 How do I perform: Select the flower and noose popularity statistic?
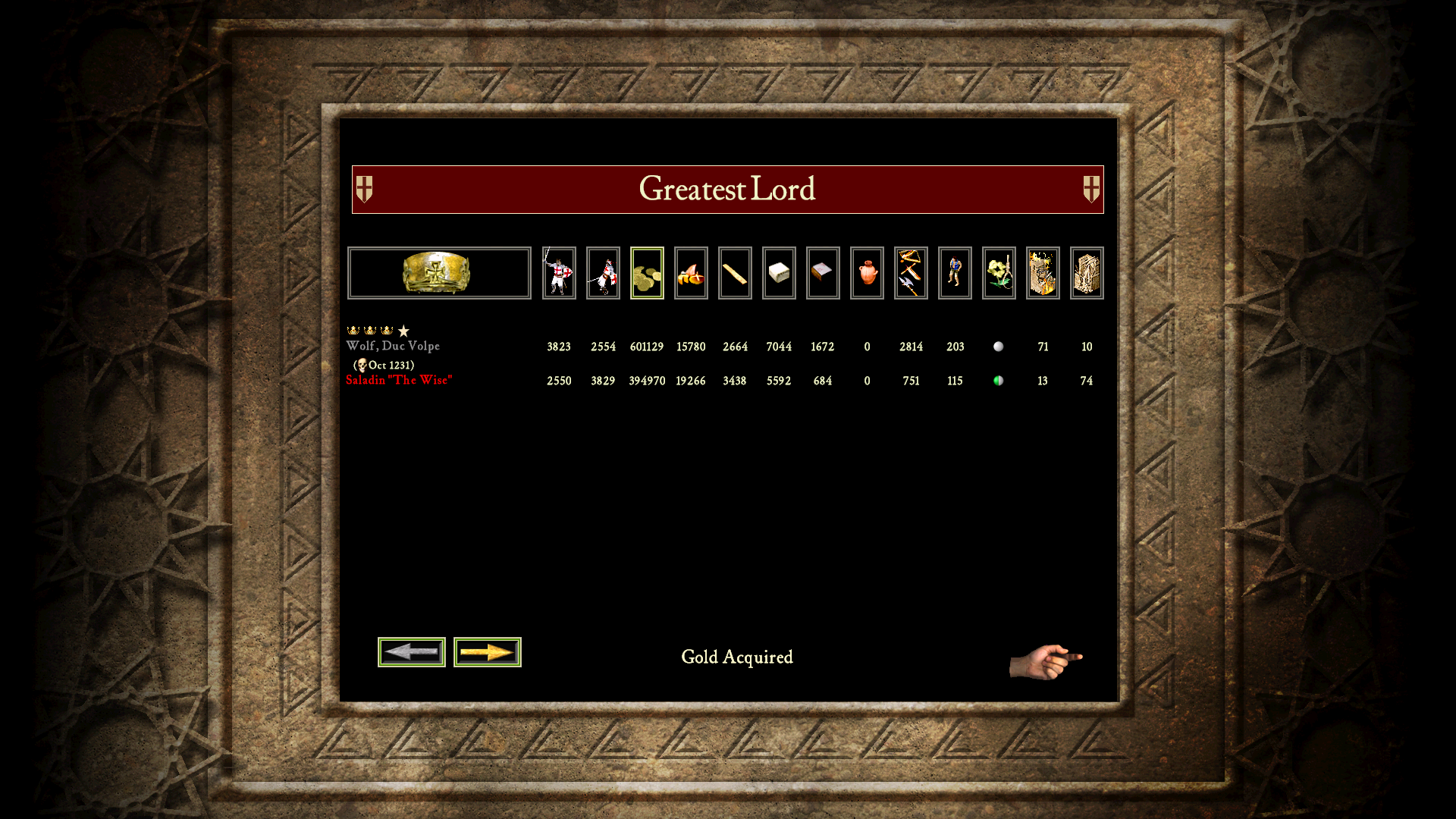coord(999,273)
